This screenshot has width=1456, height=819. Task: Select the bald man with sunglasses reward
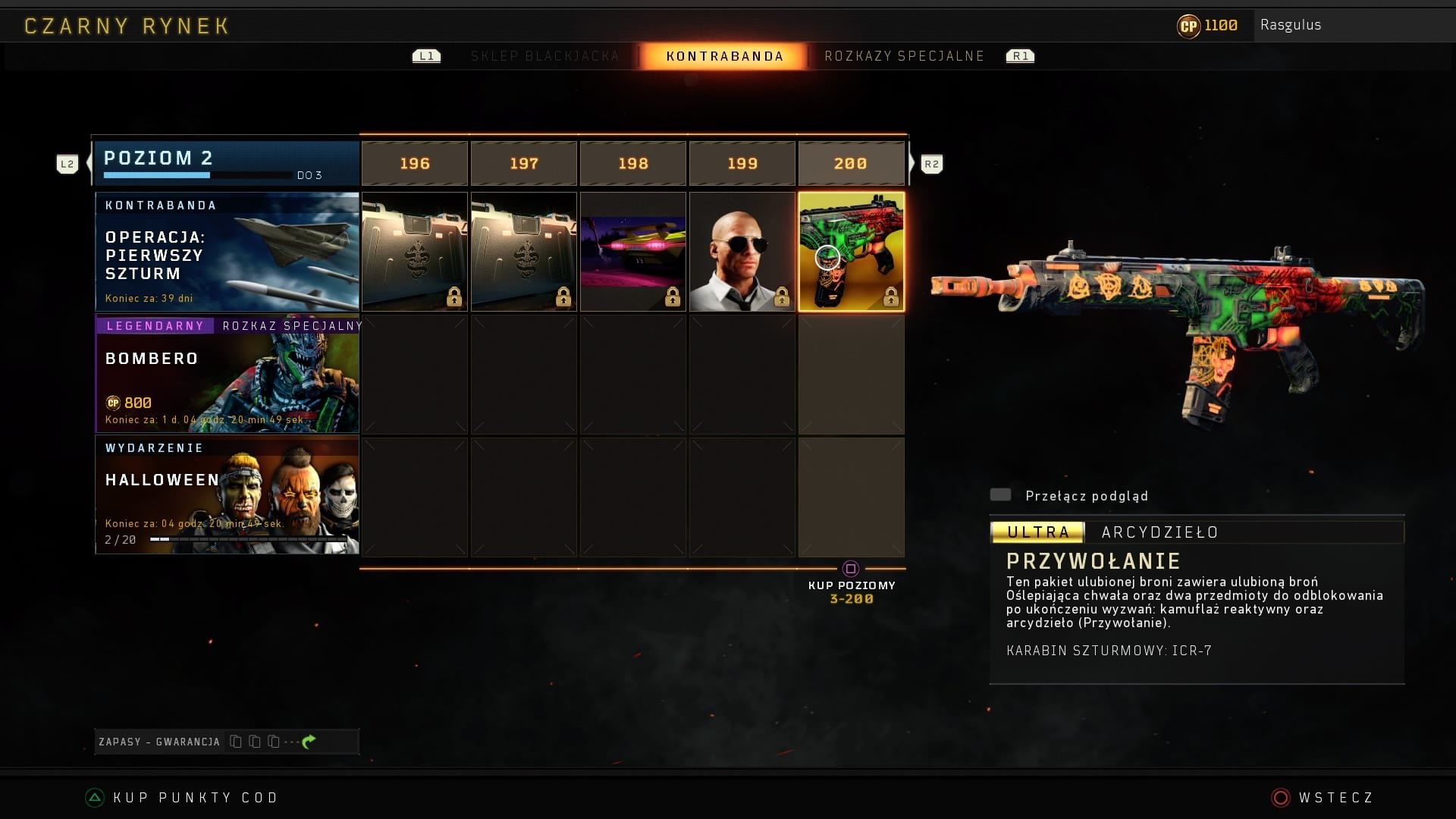[742, 252]
